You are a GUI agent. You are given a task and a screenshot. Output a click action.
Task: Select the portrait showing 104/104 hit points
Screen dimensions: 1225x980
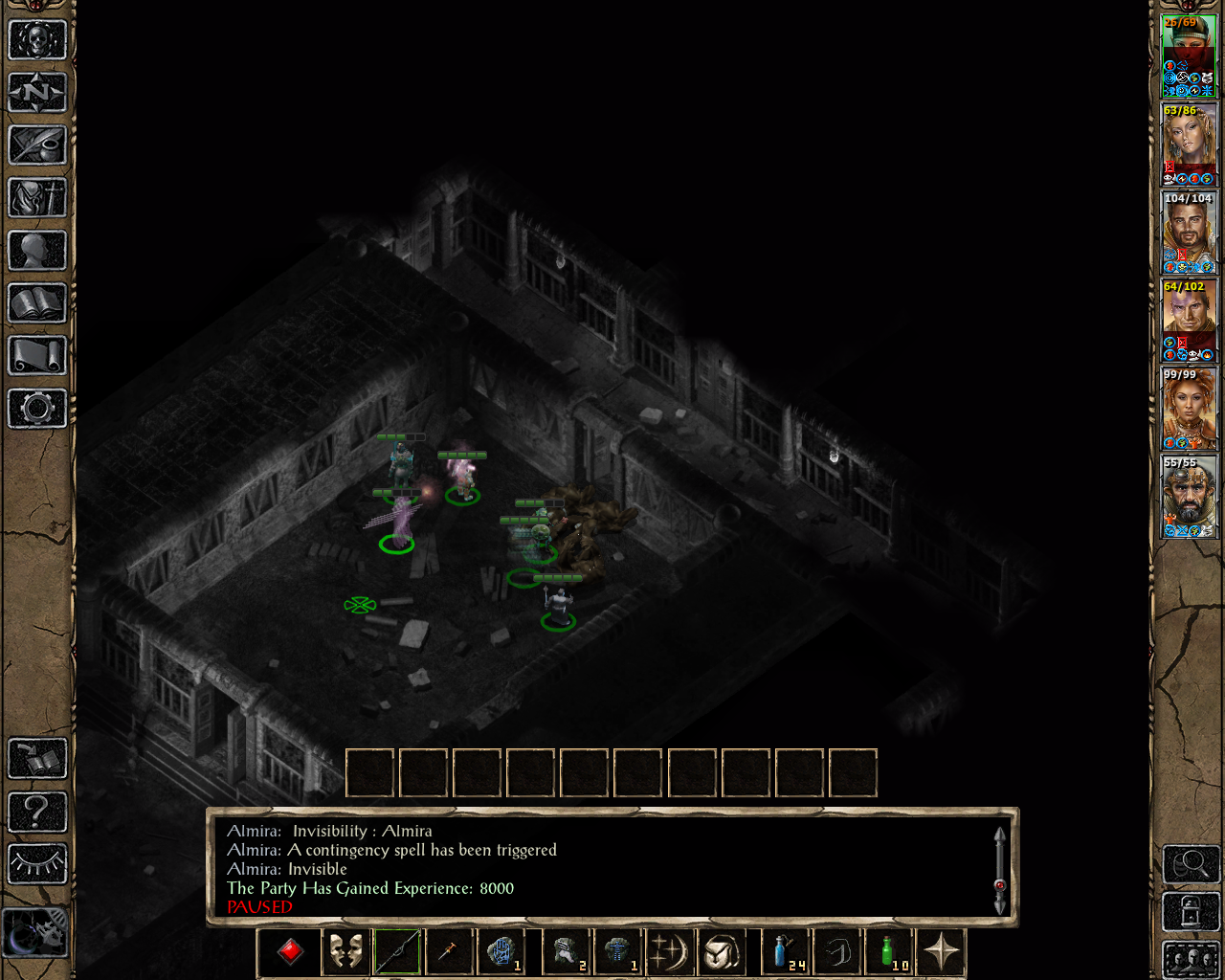click(x=1188, y=232)
